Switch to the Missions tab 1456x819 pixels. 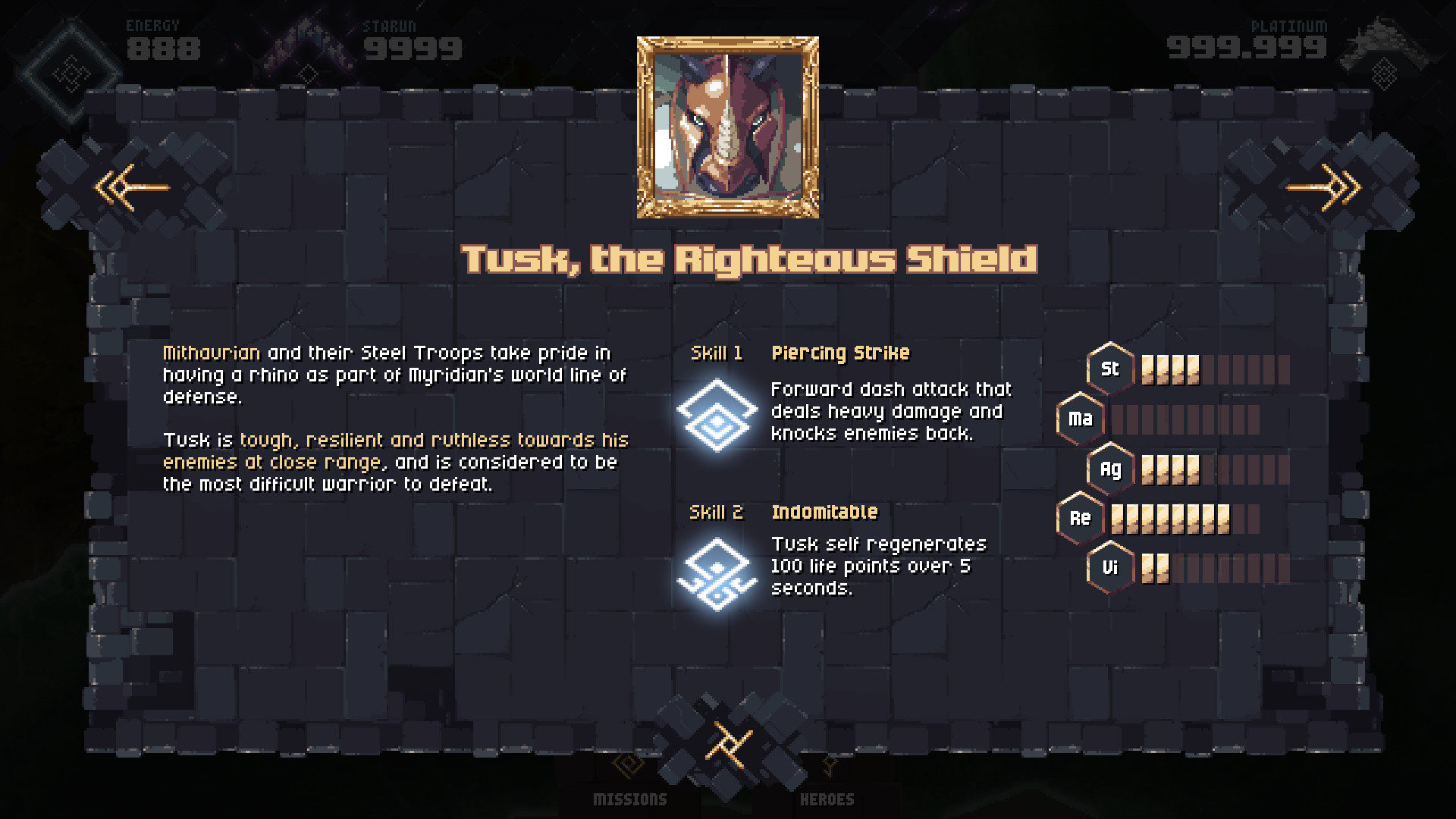click(629, 798)
